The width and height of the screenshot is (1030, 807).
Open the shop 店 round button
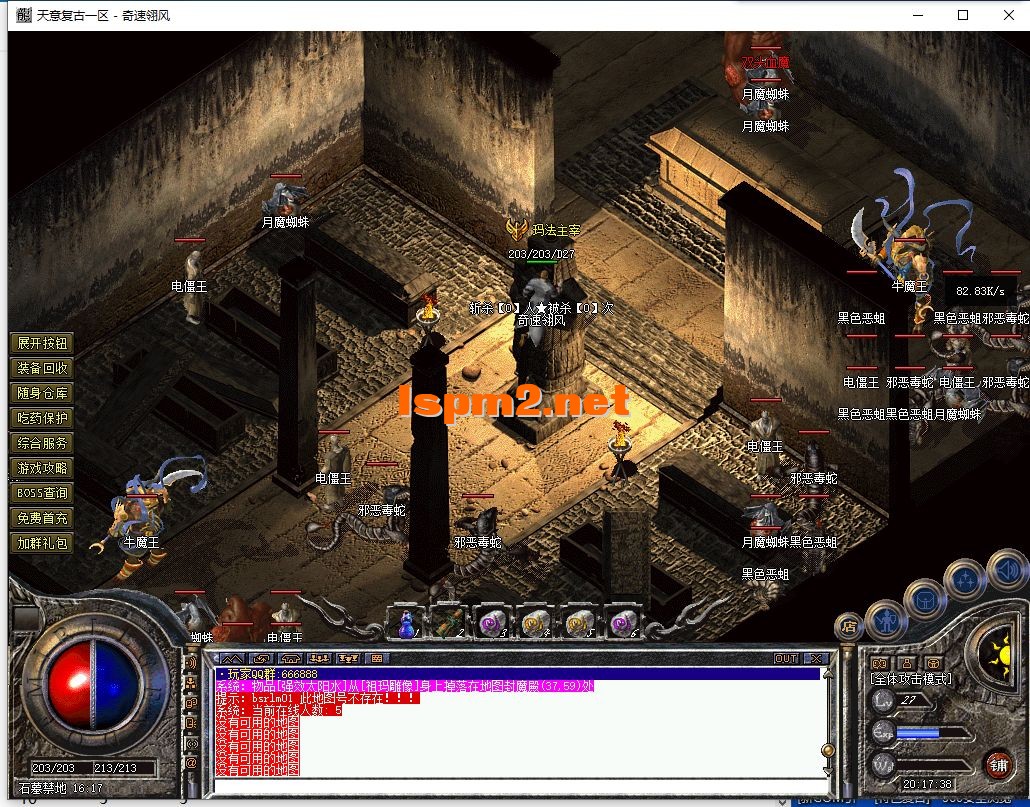point(849,627)
